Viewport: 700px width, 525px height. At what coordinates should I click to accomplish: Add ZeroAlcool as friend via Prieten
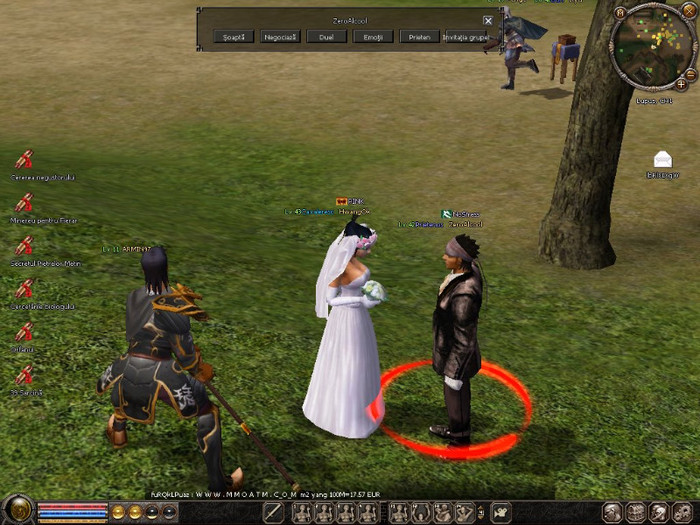pos(419,37)
